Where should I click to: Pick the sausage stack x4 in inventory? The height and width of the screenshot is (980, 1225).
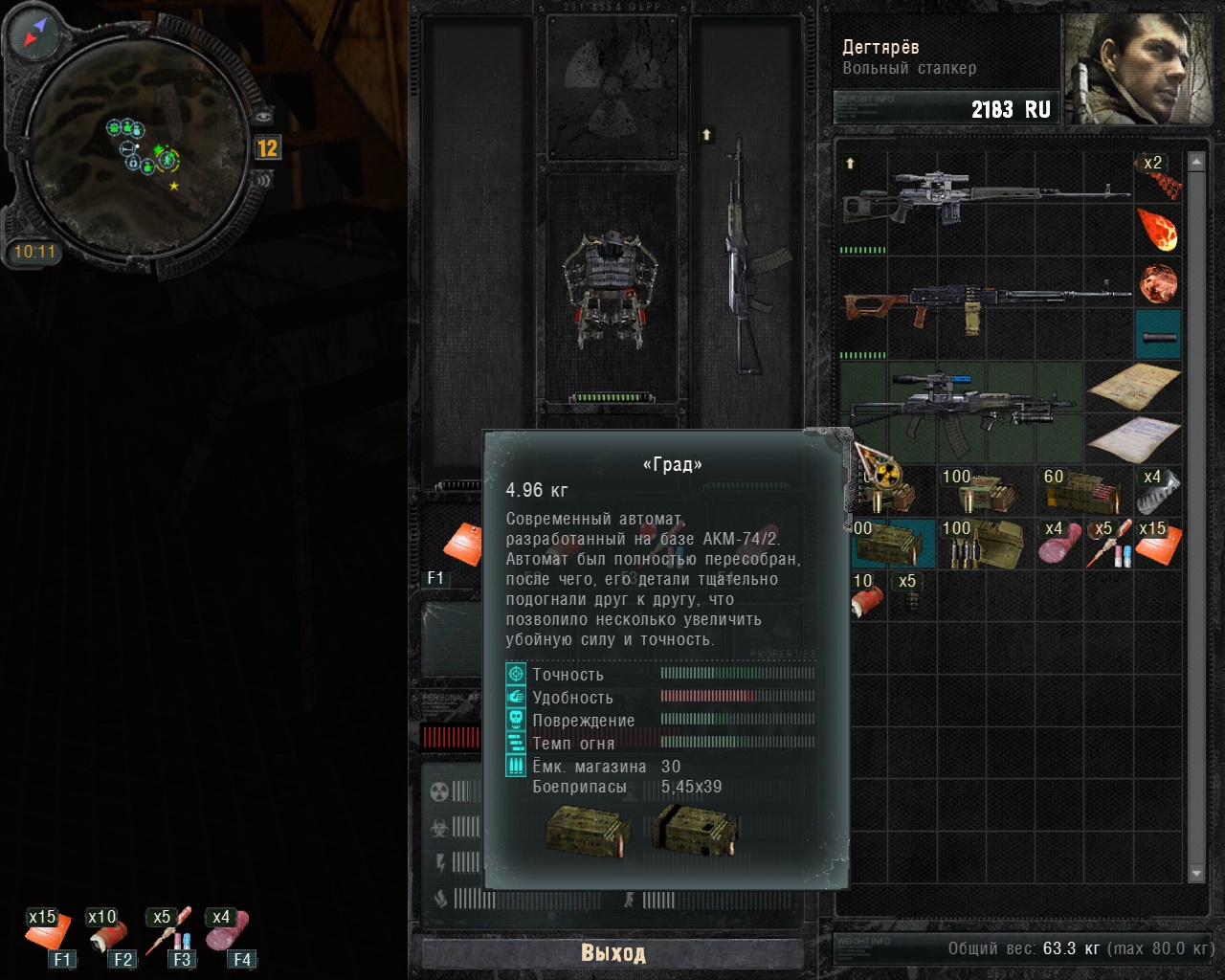point(1060,546)
